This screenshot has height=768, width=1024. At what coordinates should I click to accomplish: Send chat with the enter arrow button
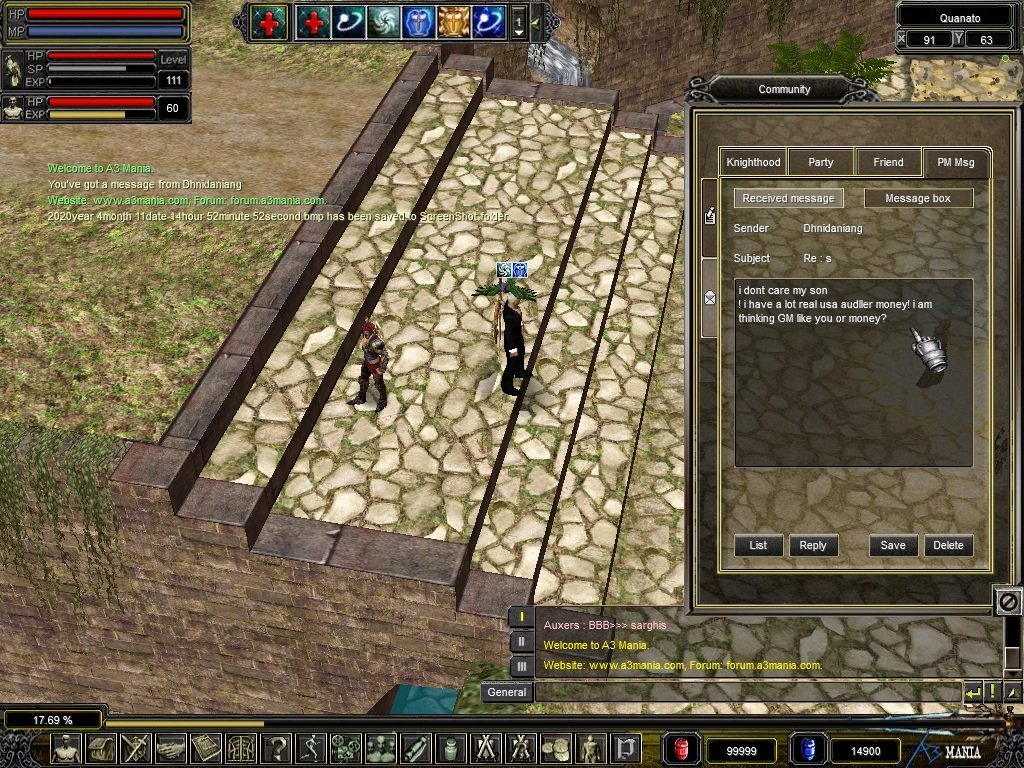972,692
